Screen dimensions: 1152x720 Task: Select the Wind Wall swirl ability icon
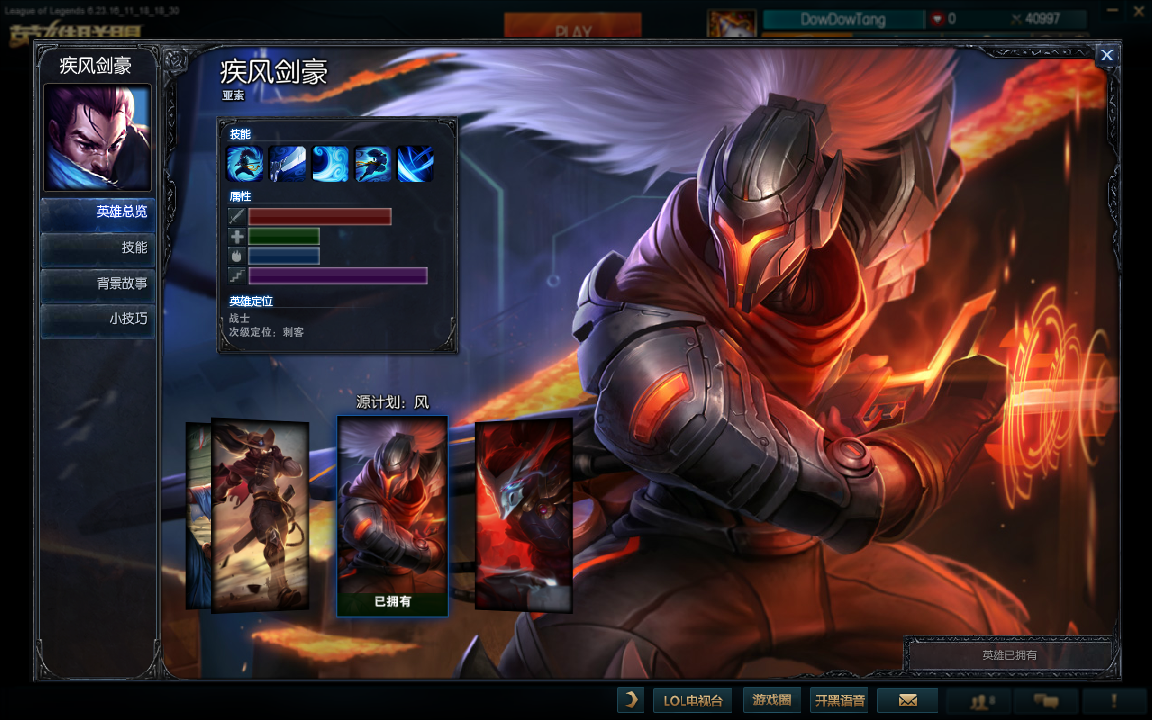pyautogui.click(x=330, y=164)
